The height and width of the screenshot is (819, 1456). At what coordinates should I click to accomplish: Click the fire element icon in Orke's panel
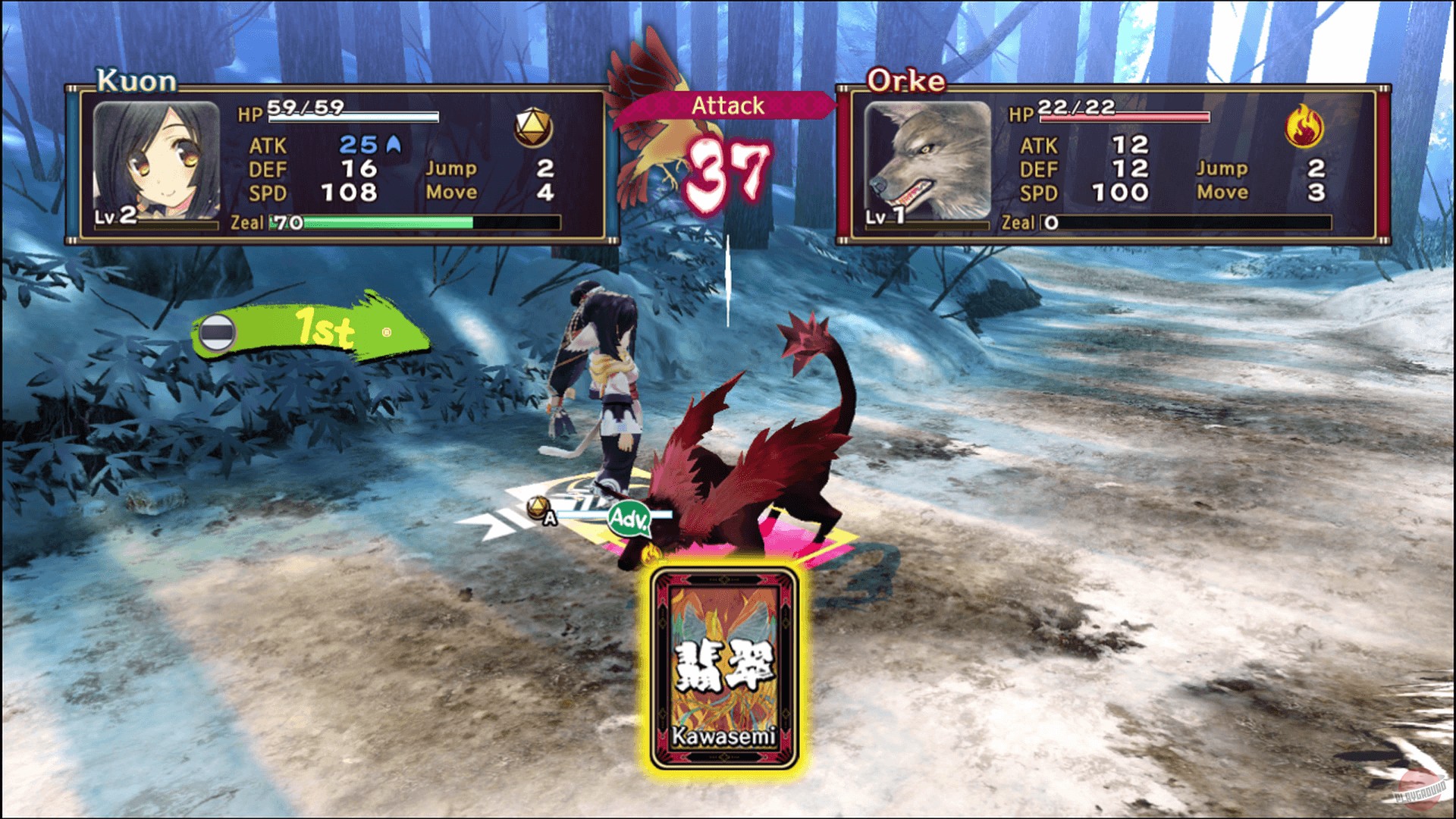1305,125
